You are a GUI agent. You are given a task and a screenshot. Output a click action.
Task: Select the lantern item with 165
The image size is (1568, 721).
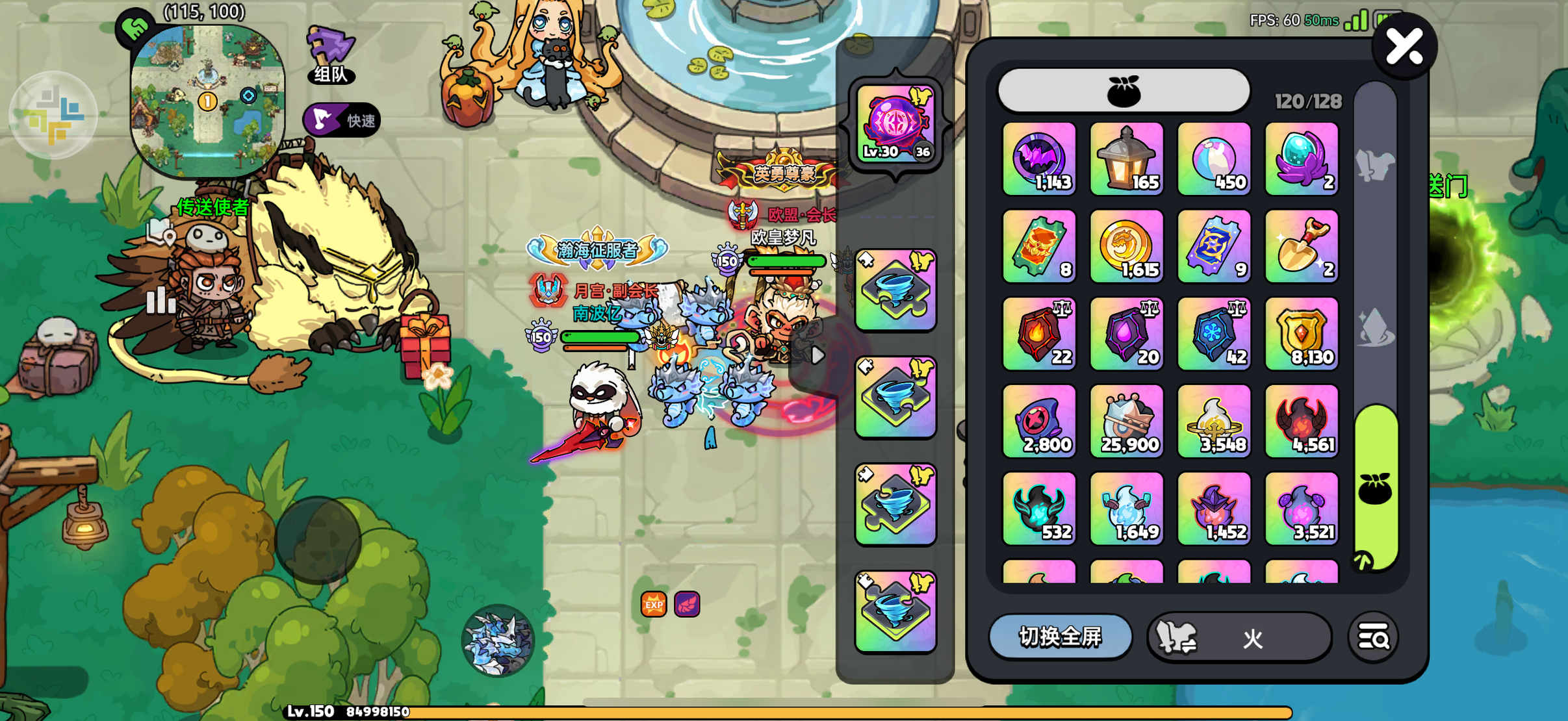1127,159
